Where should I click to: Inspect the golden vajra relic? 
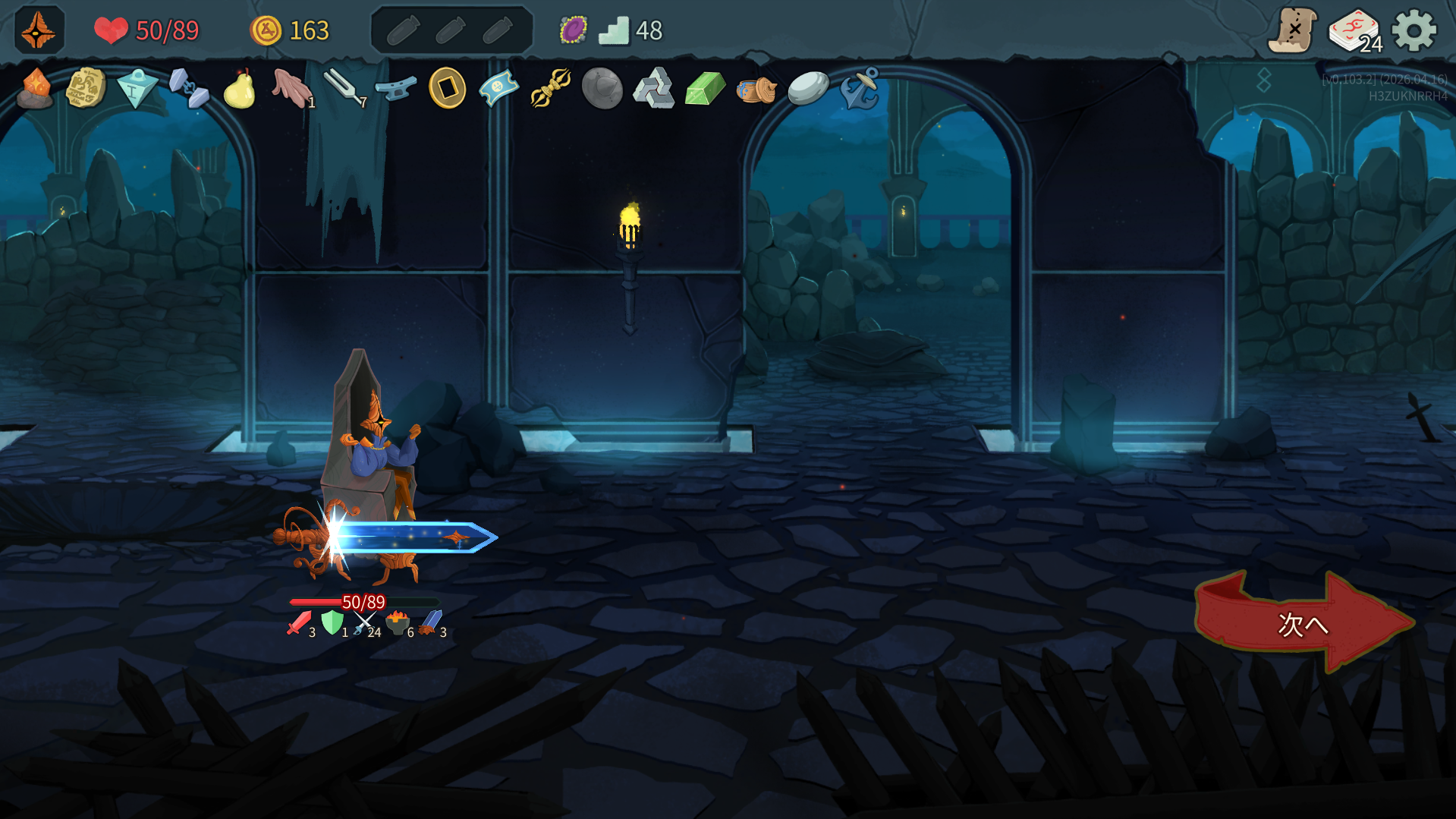point(550,89)
